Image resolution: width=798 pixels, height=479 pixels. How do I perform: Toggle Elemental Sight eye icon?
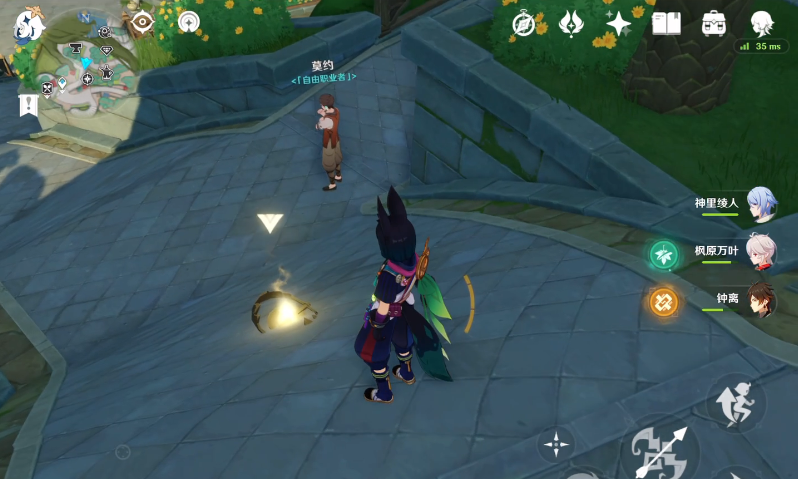tap(142, 22)
